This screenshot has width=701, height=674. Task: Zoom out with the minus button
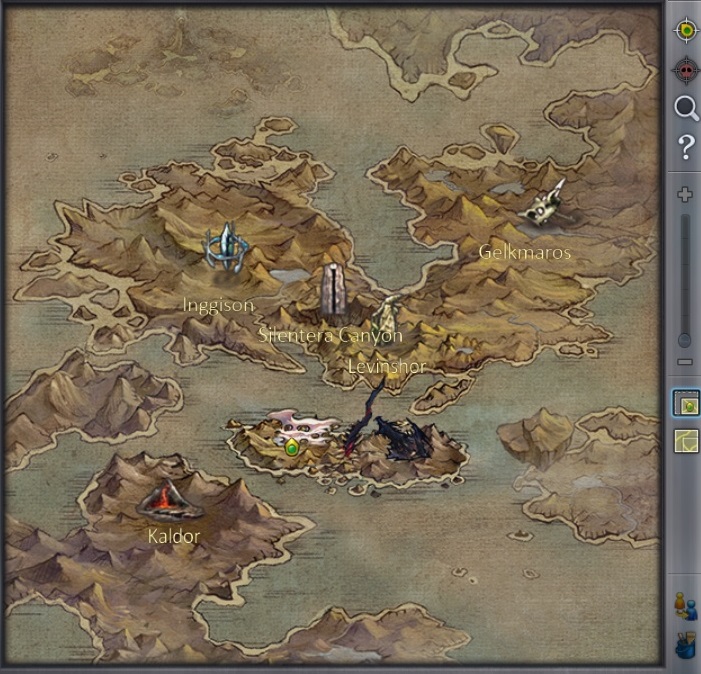685,362
